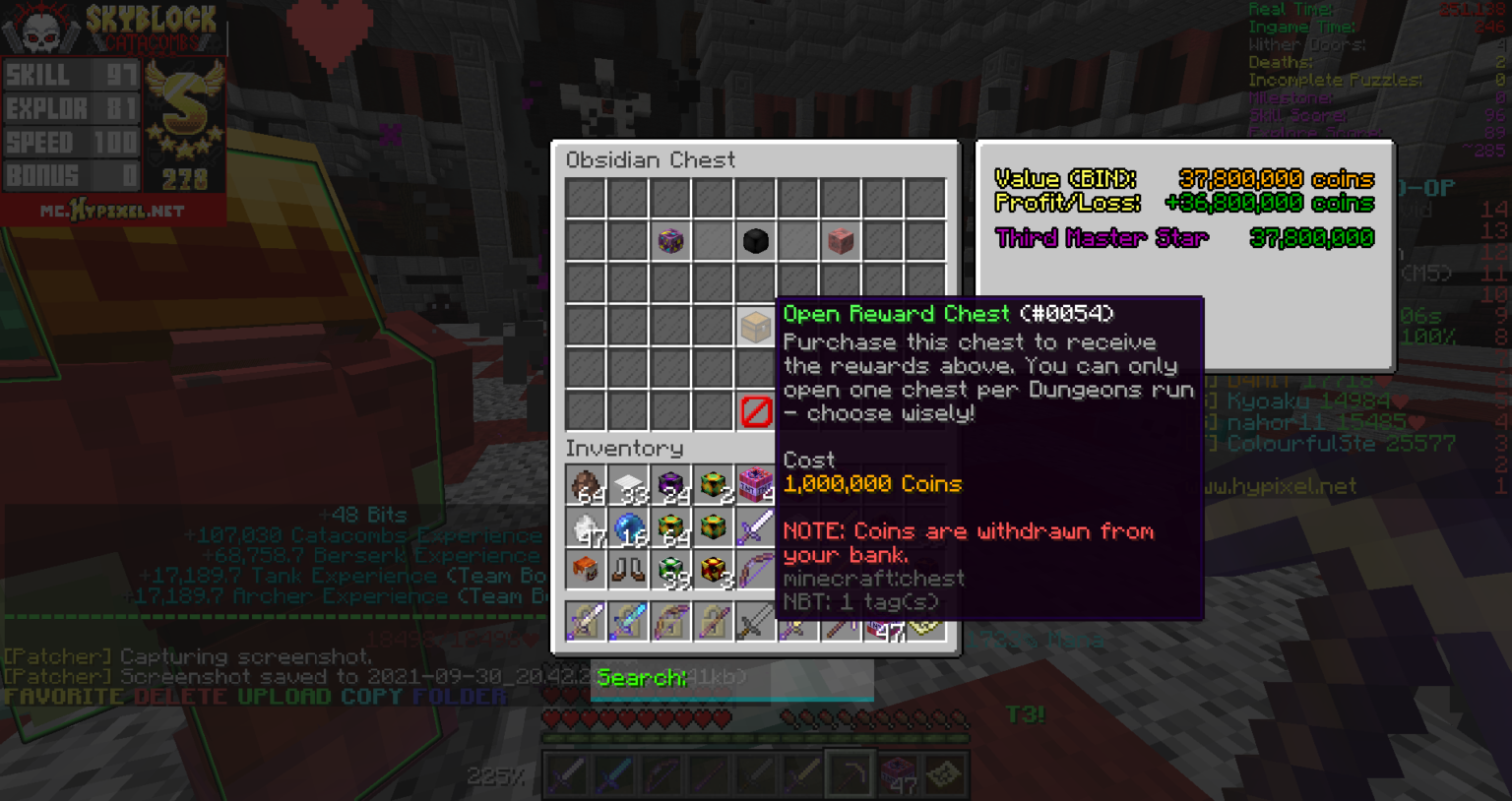Select the enchanted bow in the inventory

coord(756,570)
